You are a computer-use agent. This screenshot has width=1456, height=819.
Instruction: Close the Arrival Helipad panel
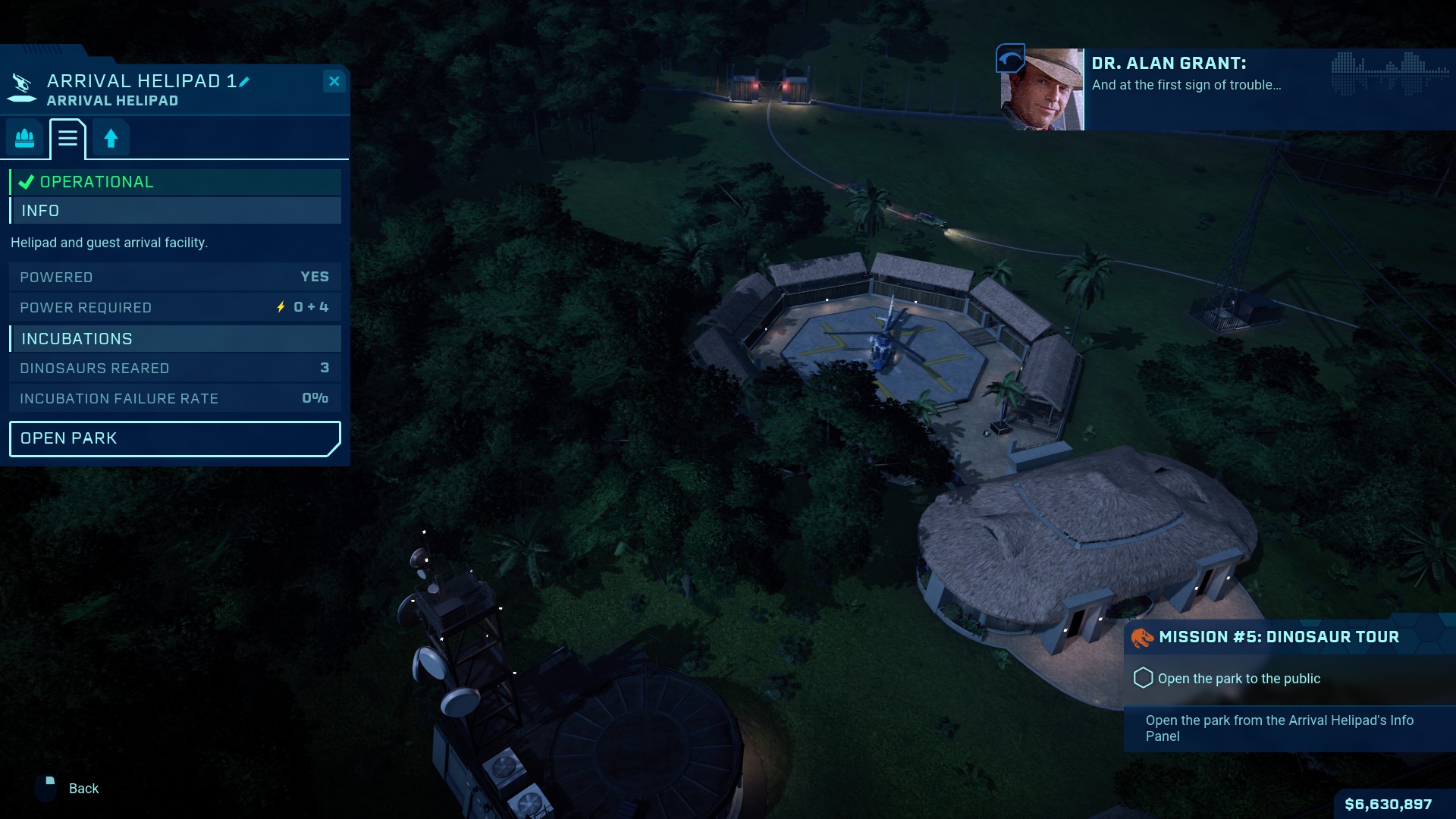click(x=334, y=81)
